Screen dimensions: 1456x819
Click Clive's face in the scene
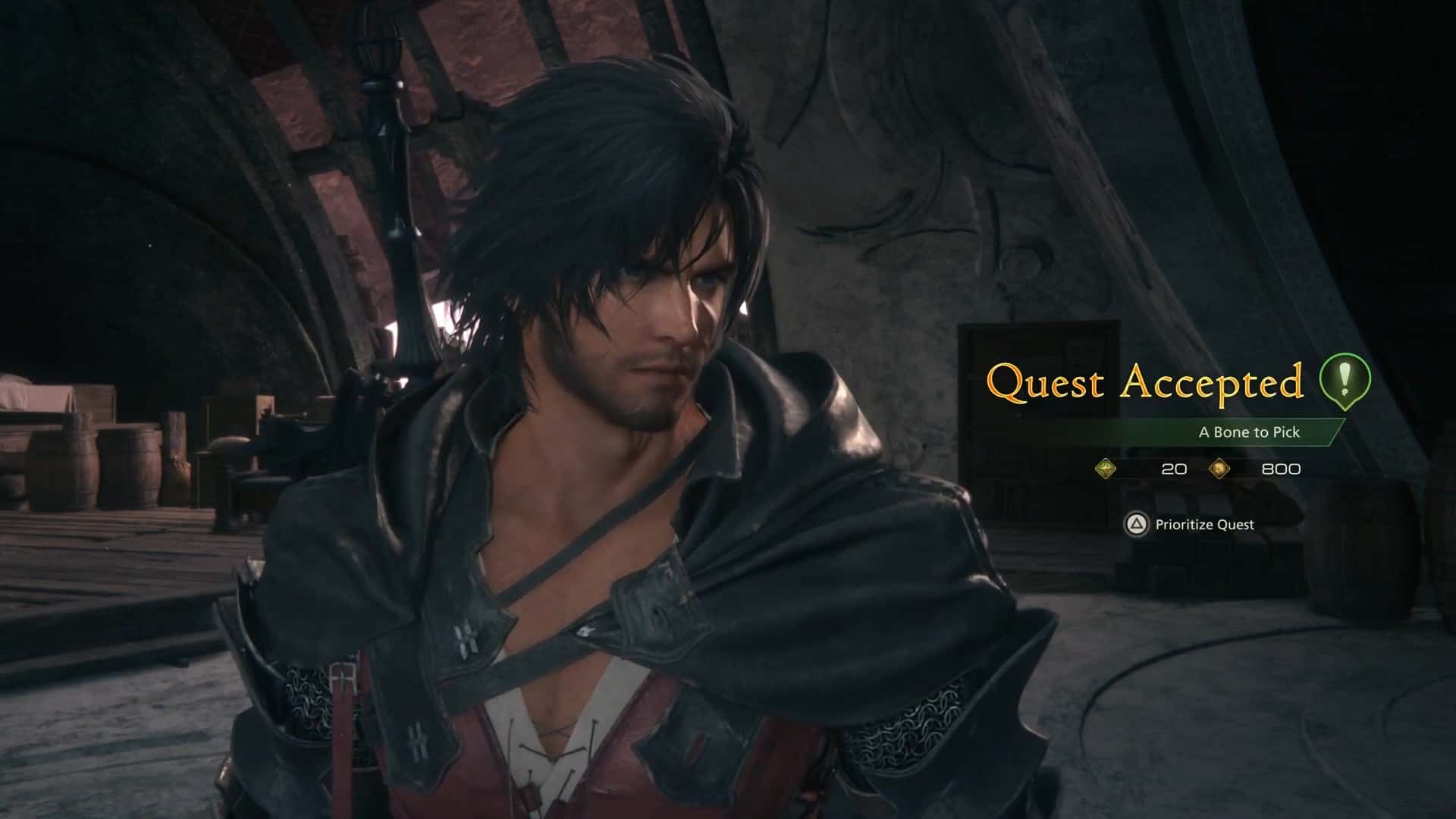(667, 318)
